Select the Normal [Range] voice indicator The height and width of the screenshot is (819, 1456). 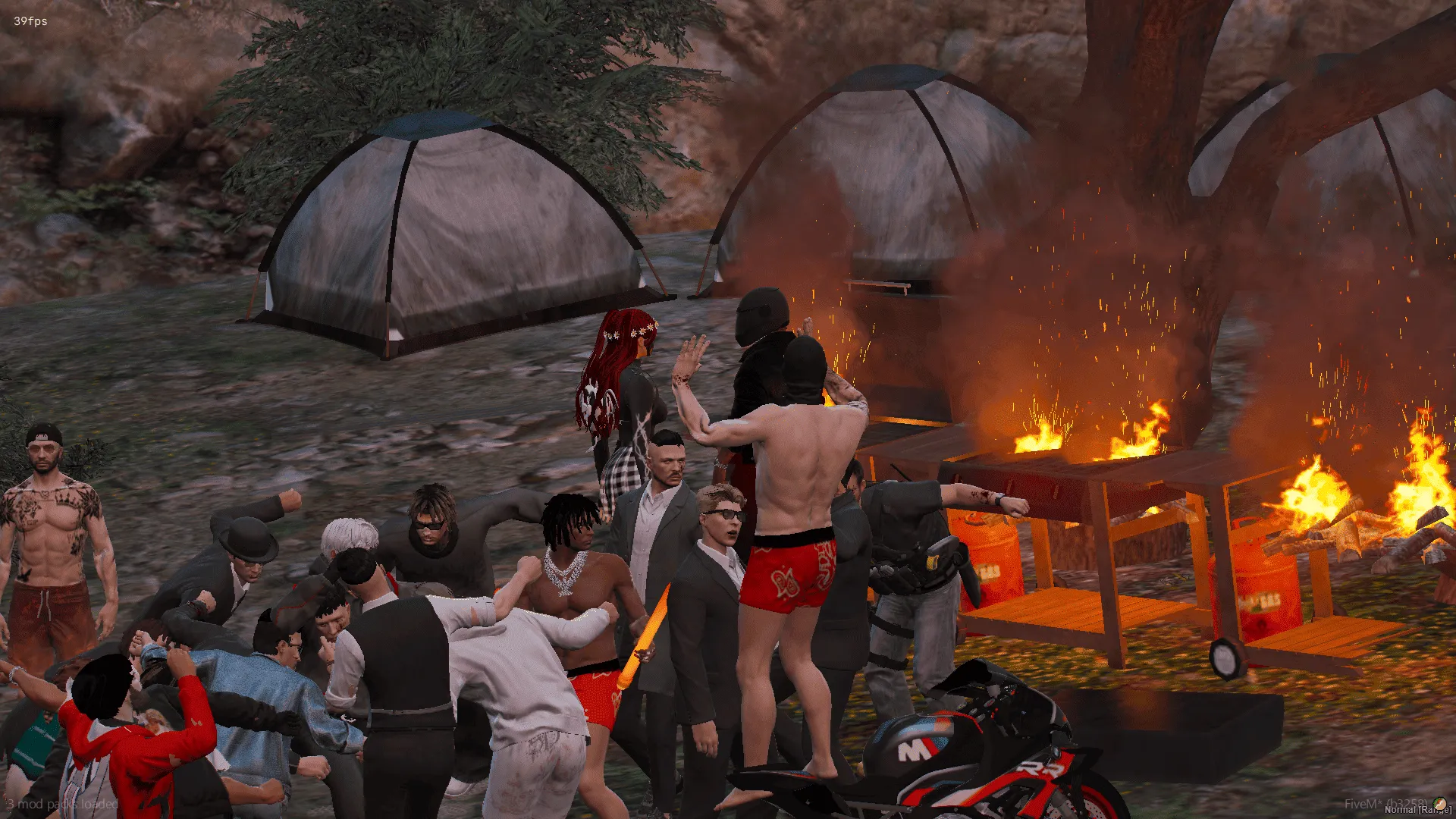(1417, 811)
